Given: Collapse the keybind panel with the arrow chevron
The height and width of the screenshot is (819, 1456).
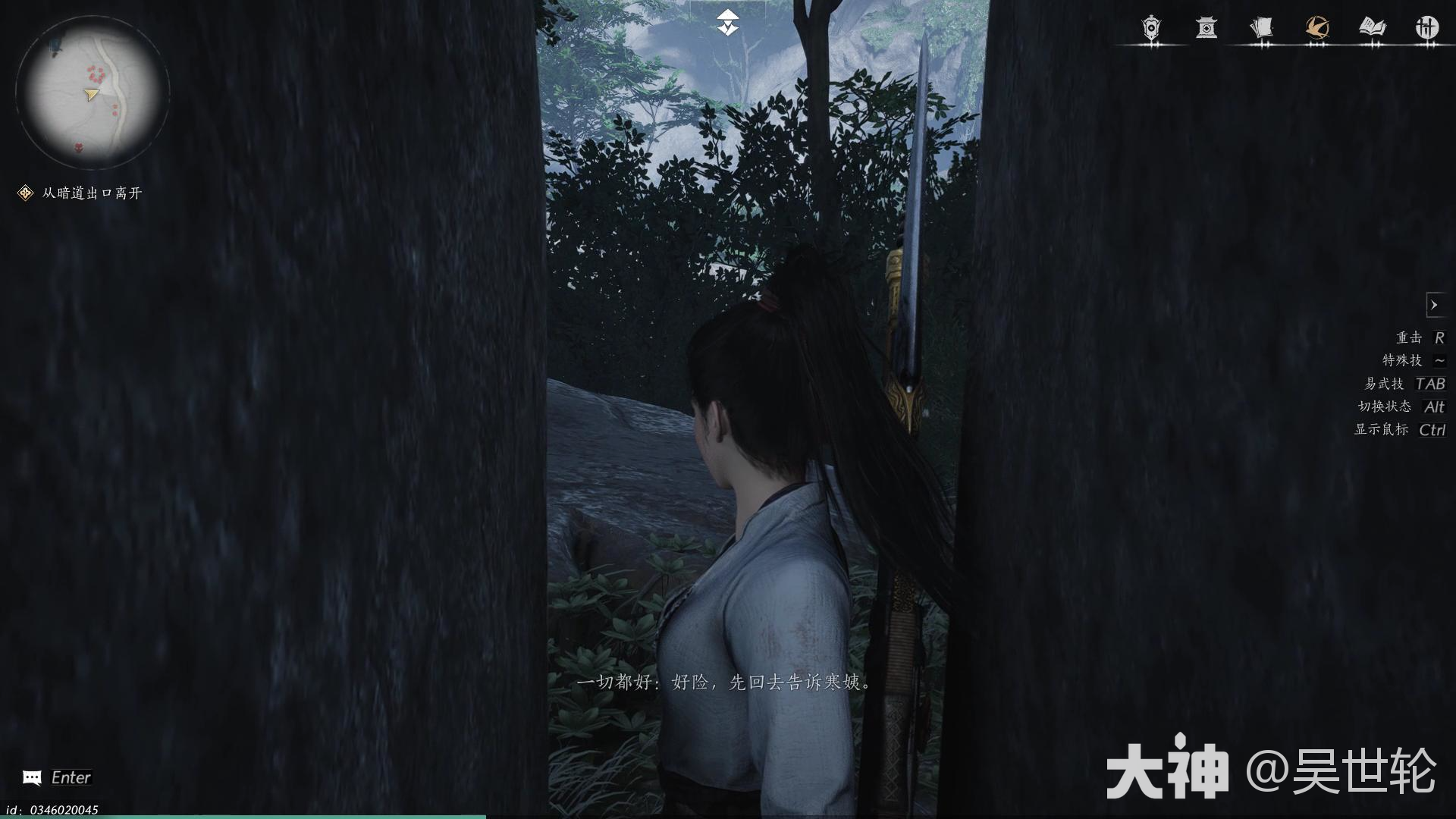Looking at the screenshot, I should tap(1436, 305).
